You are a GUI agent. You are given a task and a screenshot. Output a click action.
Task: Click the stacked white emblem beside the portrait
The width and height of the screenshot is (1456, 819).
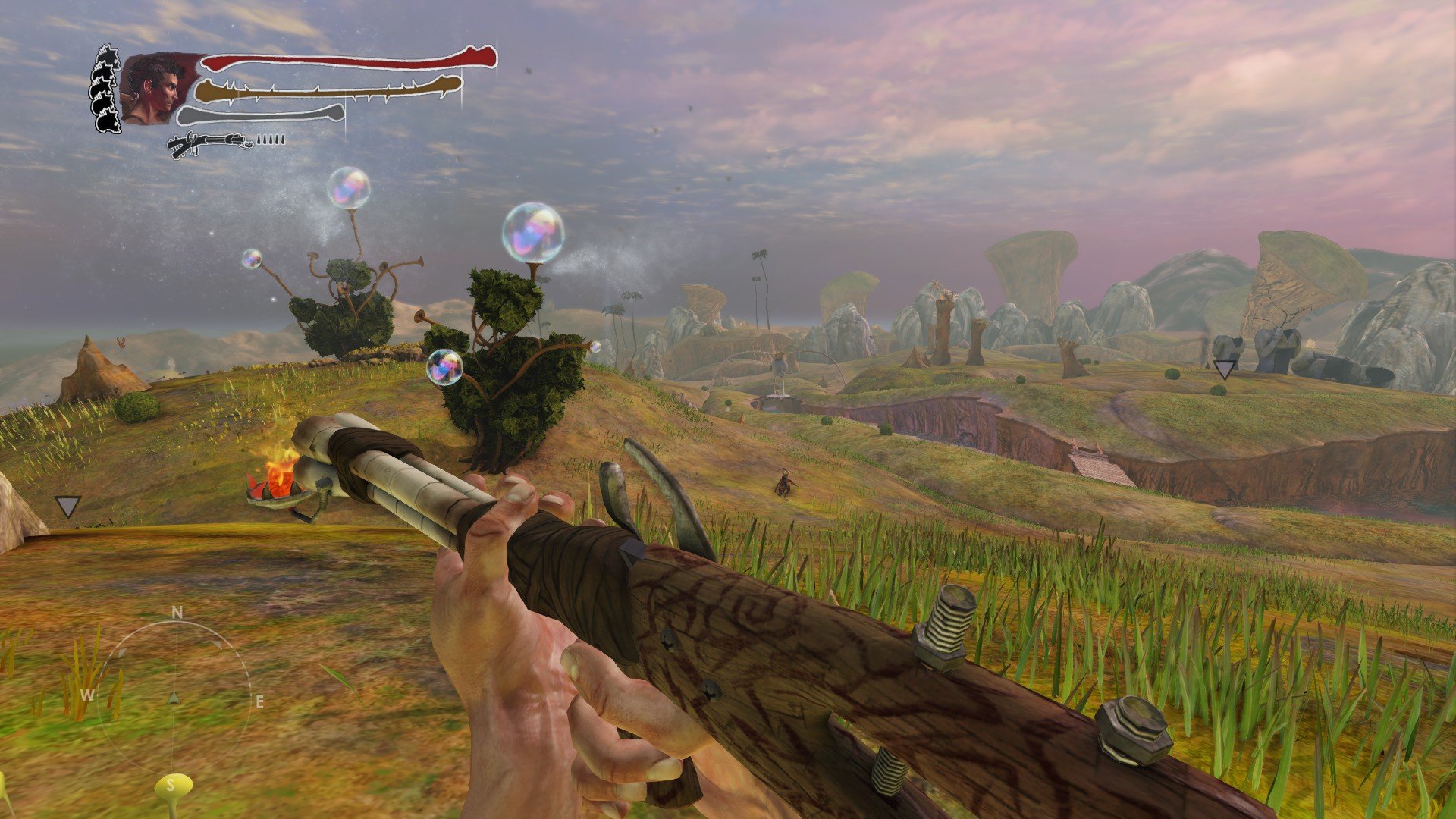pyautogui.click(x=106, y=89)
